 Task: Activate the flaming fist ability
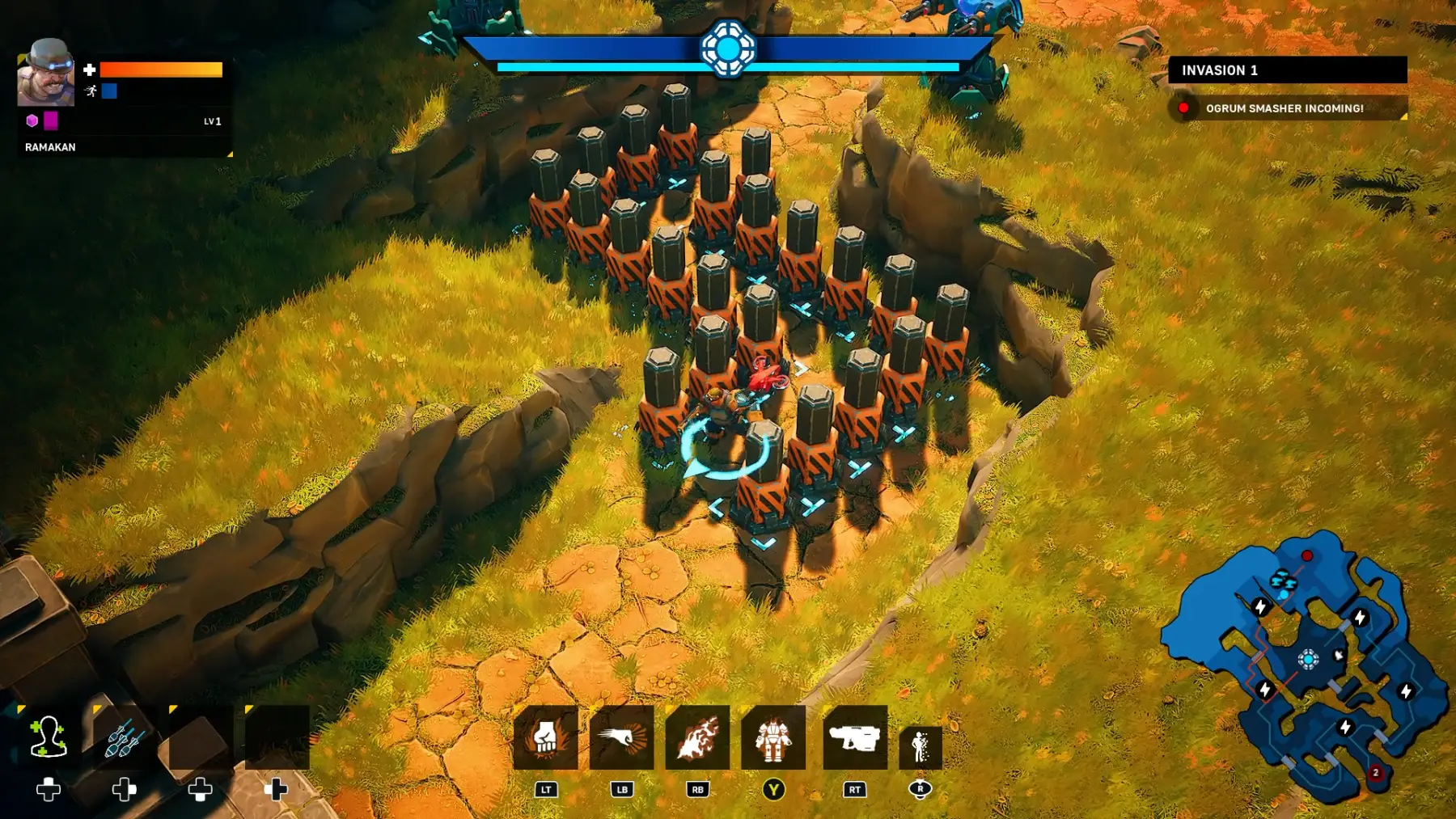[x=546, y=737]
